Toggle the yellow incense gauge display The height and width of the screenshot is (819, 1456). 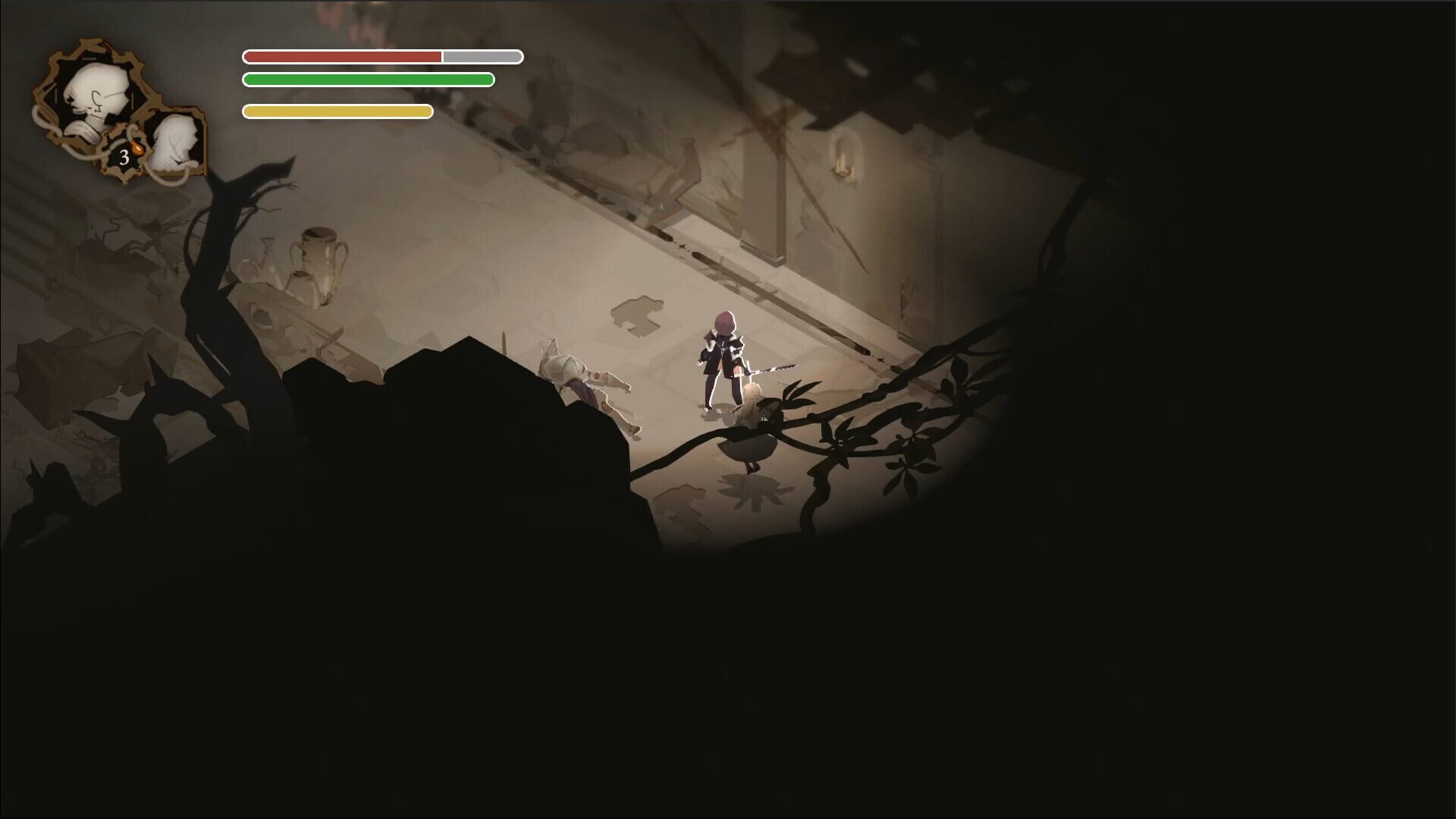337,110
